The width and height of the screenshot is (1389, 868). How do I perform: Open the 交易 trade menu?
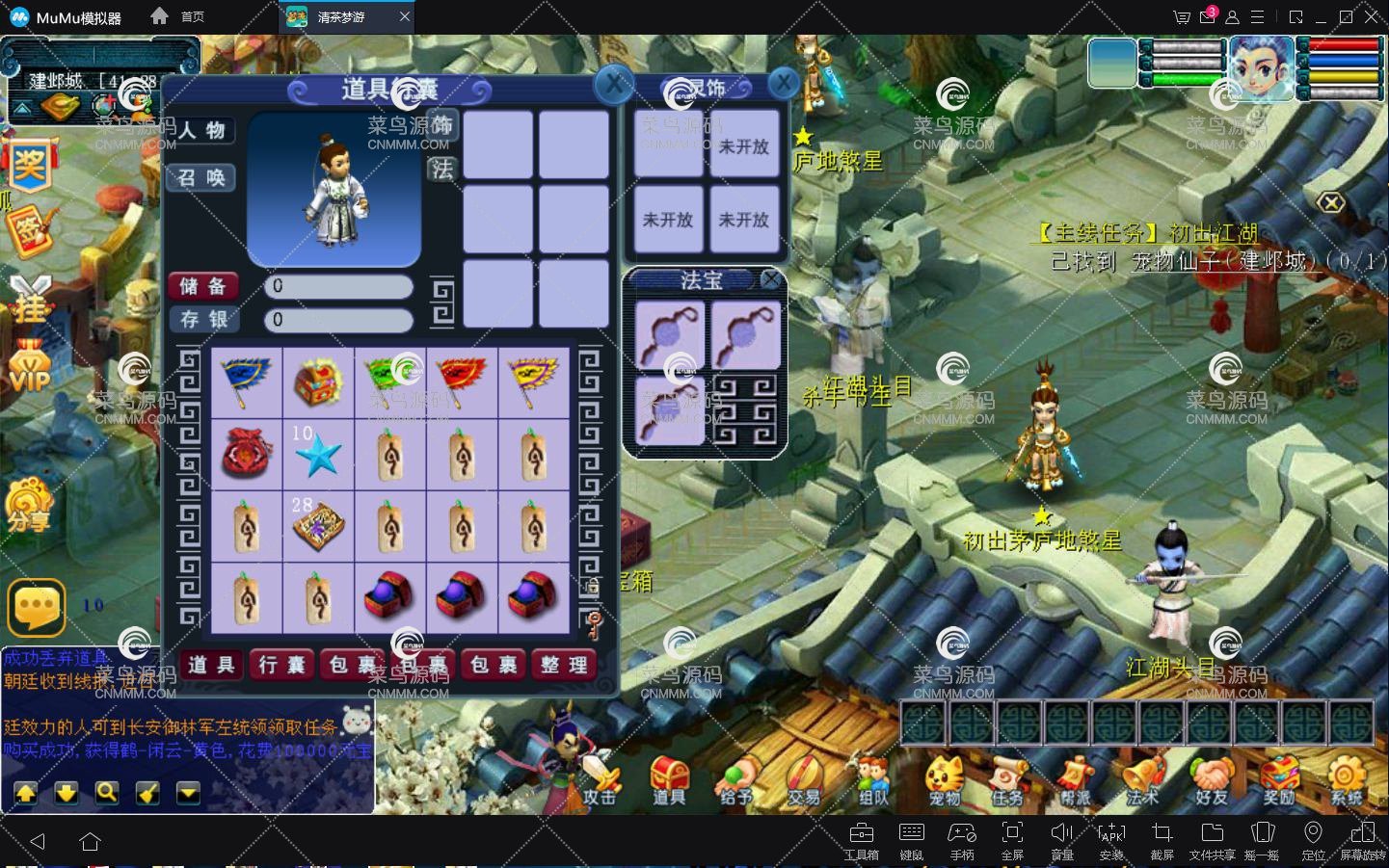pyautogui.click(x=803, y=780)
